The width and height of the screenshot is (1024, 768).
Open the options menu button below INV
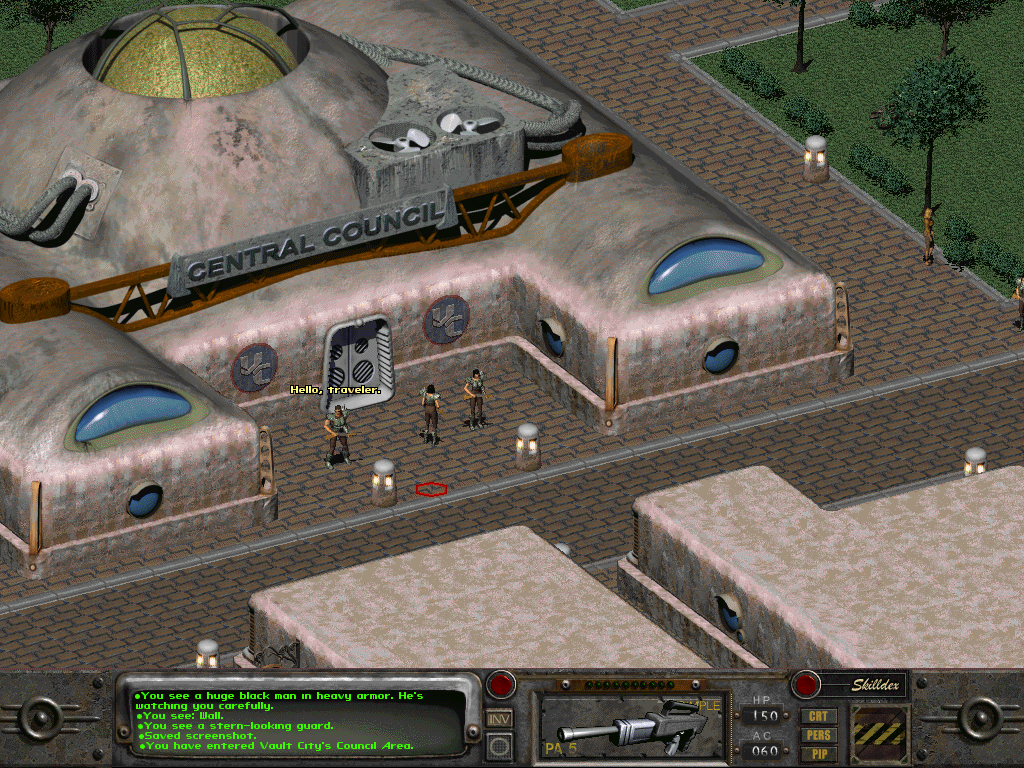tap(500, 745)
